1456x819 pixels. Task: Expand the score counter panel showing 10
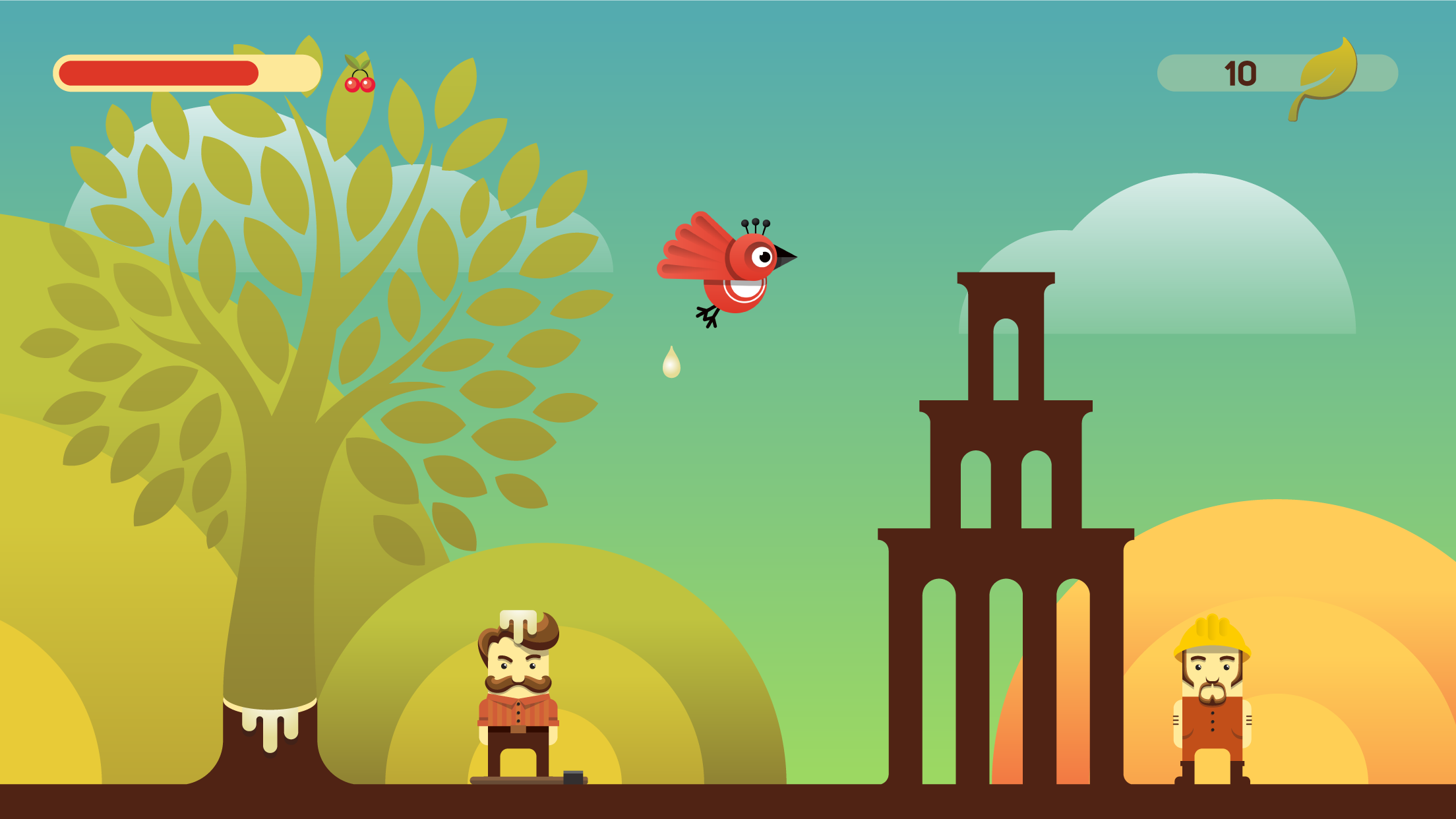tap(1273, 73)
